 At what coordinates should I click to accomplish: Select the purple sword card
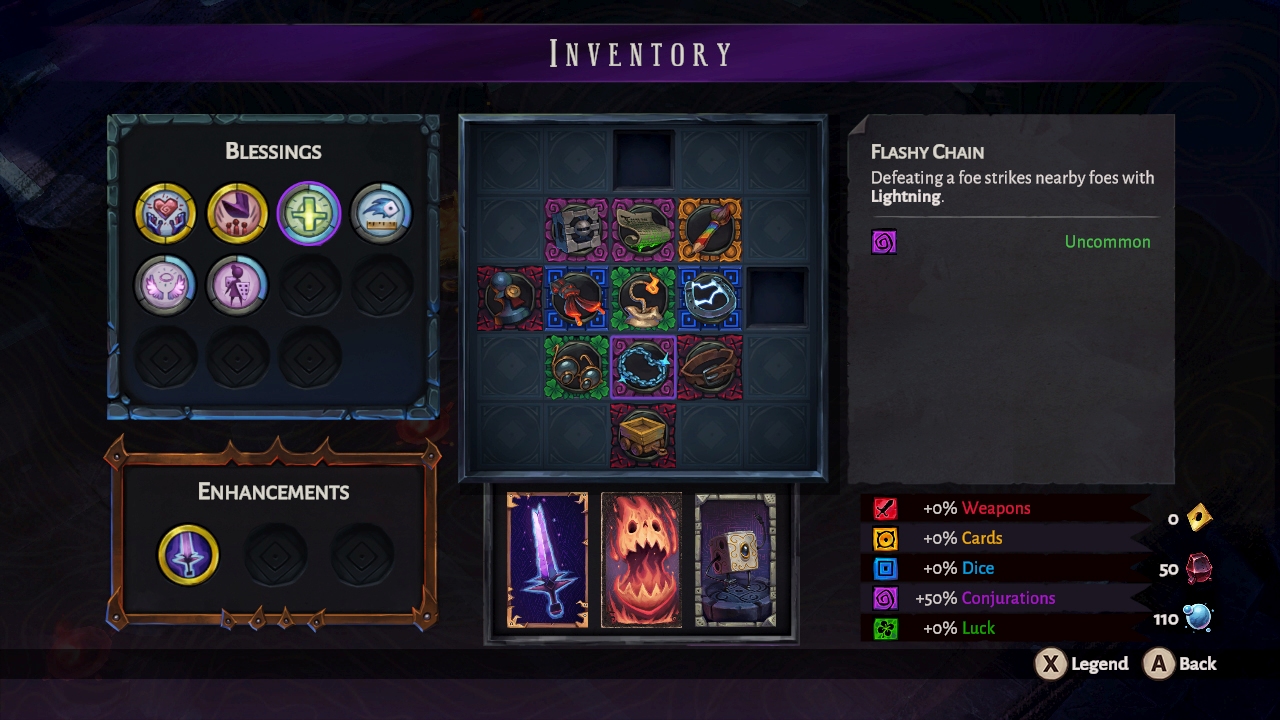[548, 557]
